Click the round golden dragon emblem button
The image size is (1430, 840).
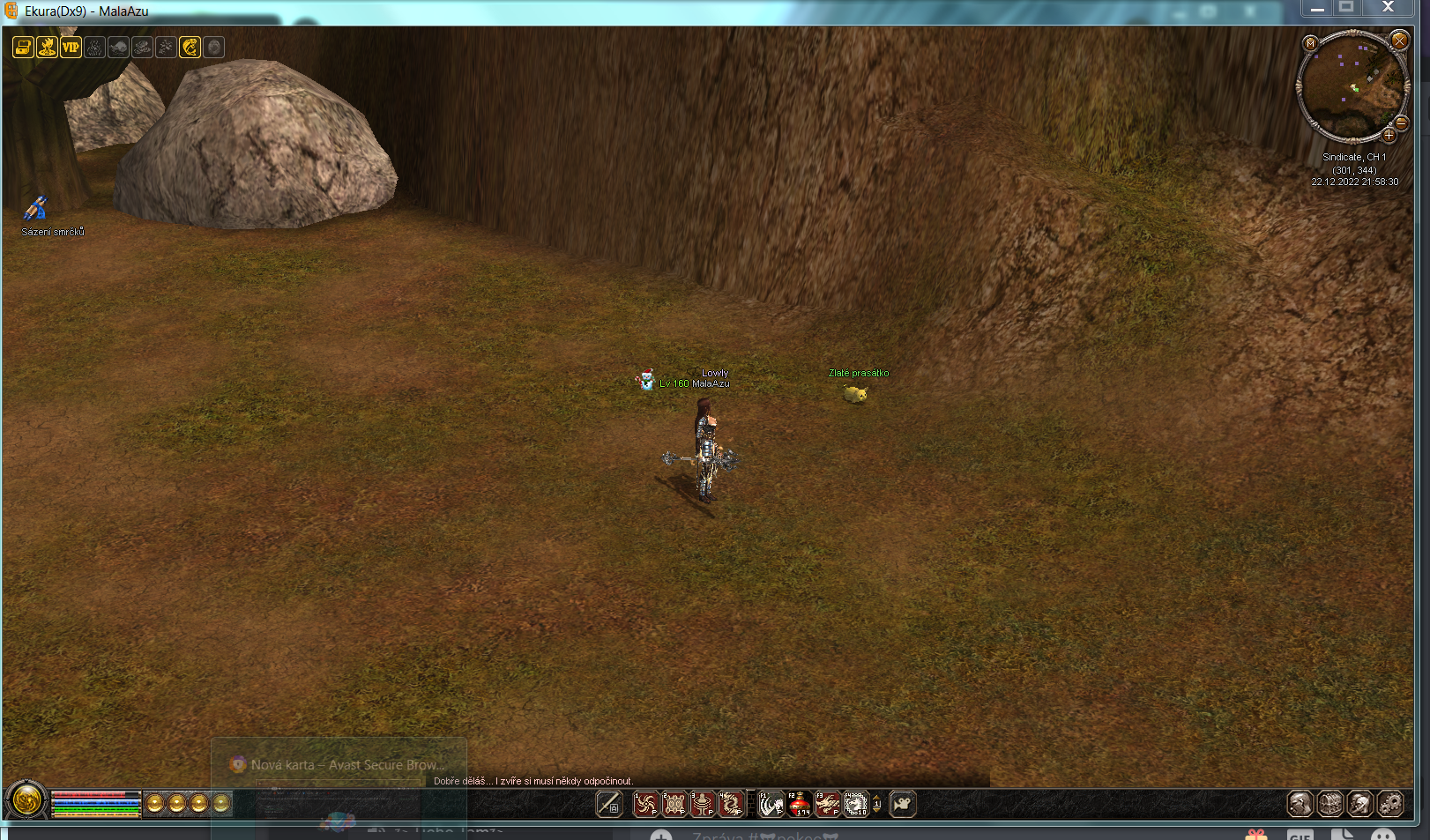[26, 801]
